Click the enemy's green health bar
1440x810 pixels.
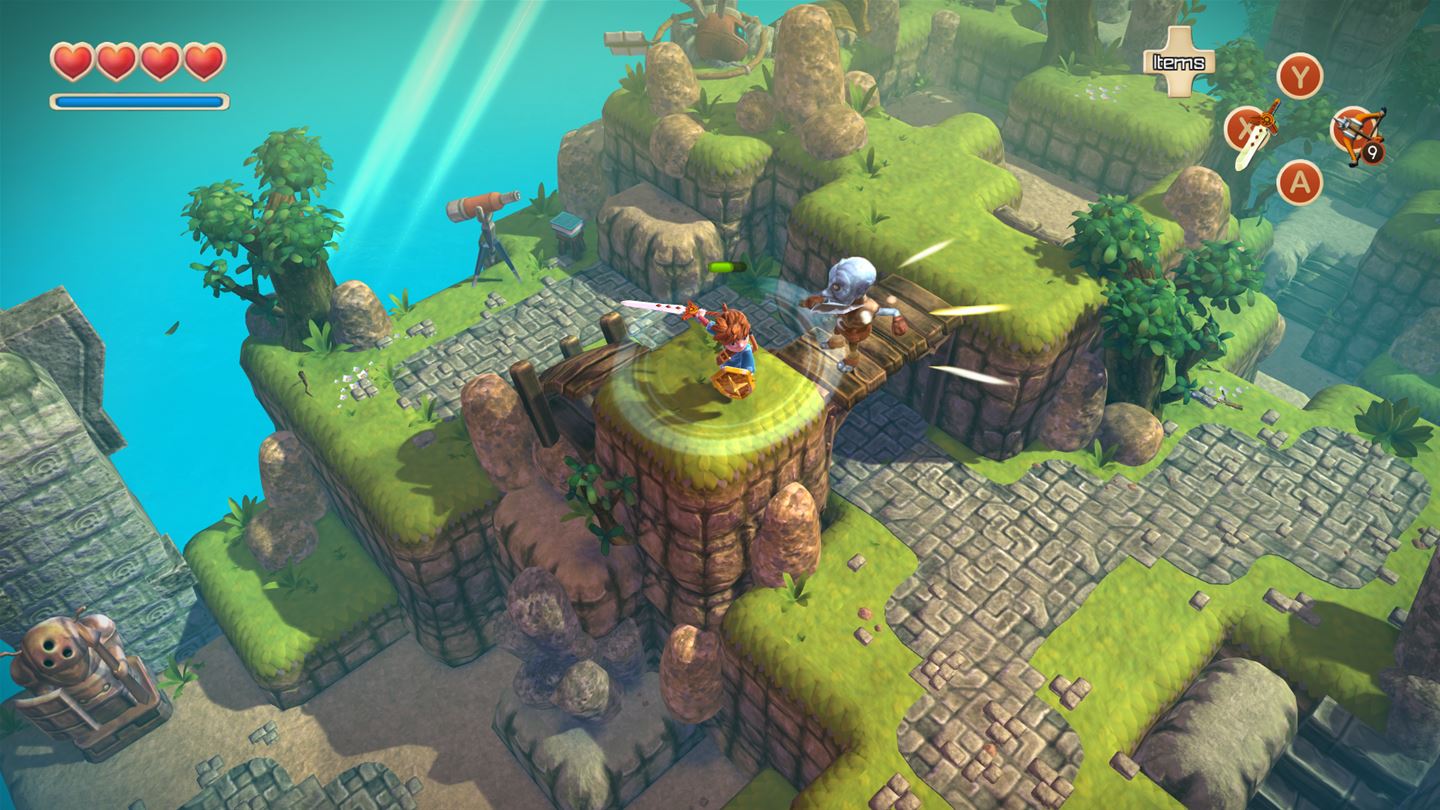(x=727, y=267)
